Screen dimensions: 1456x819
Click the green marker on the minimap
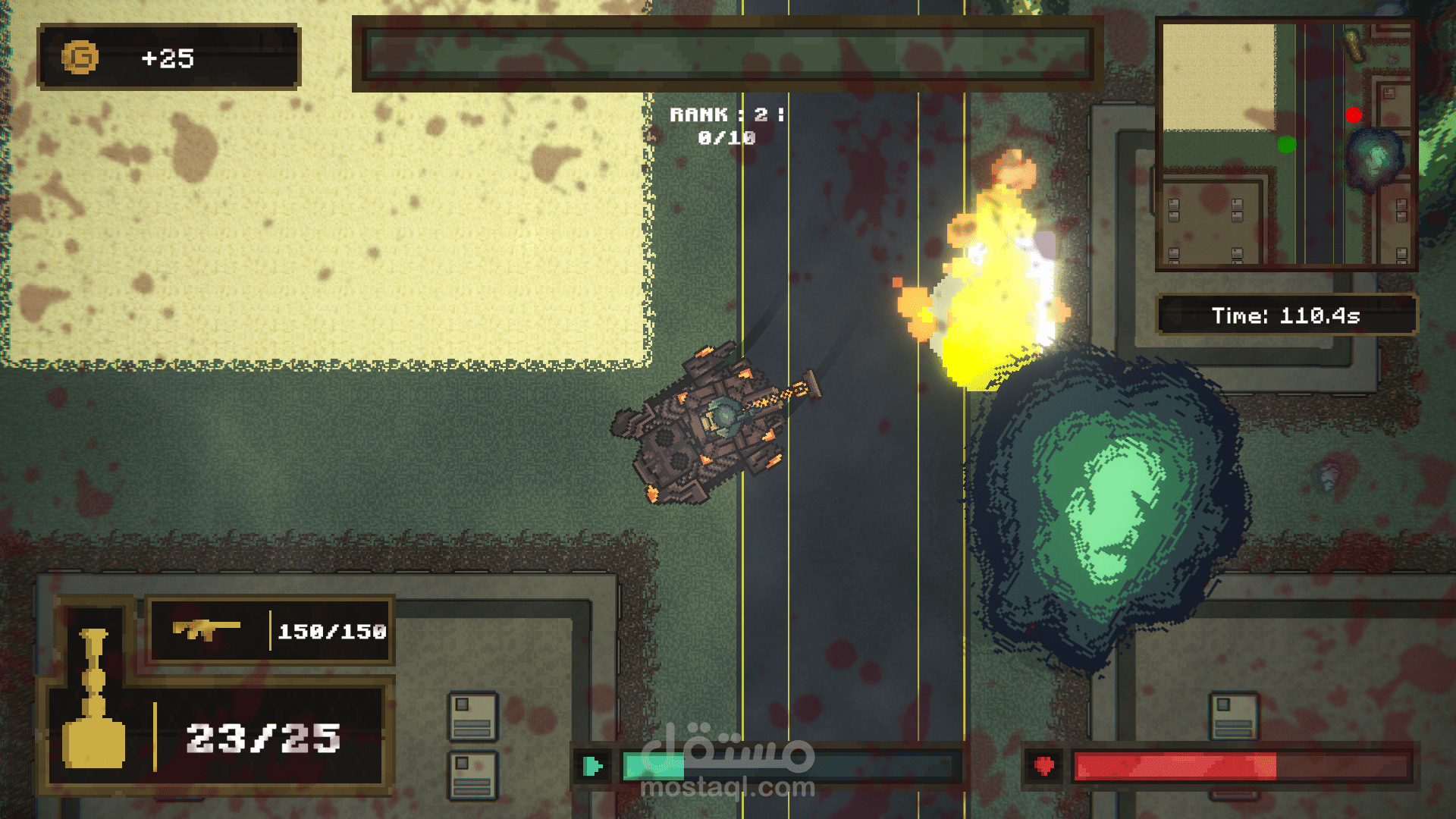tap(1286, 144)
